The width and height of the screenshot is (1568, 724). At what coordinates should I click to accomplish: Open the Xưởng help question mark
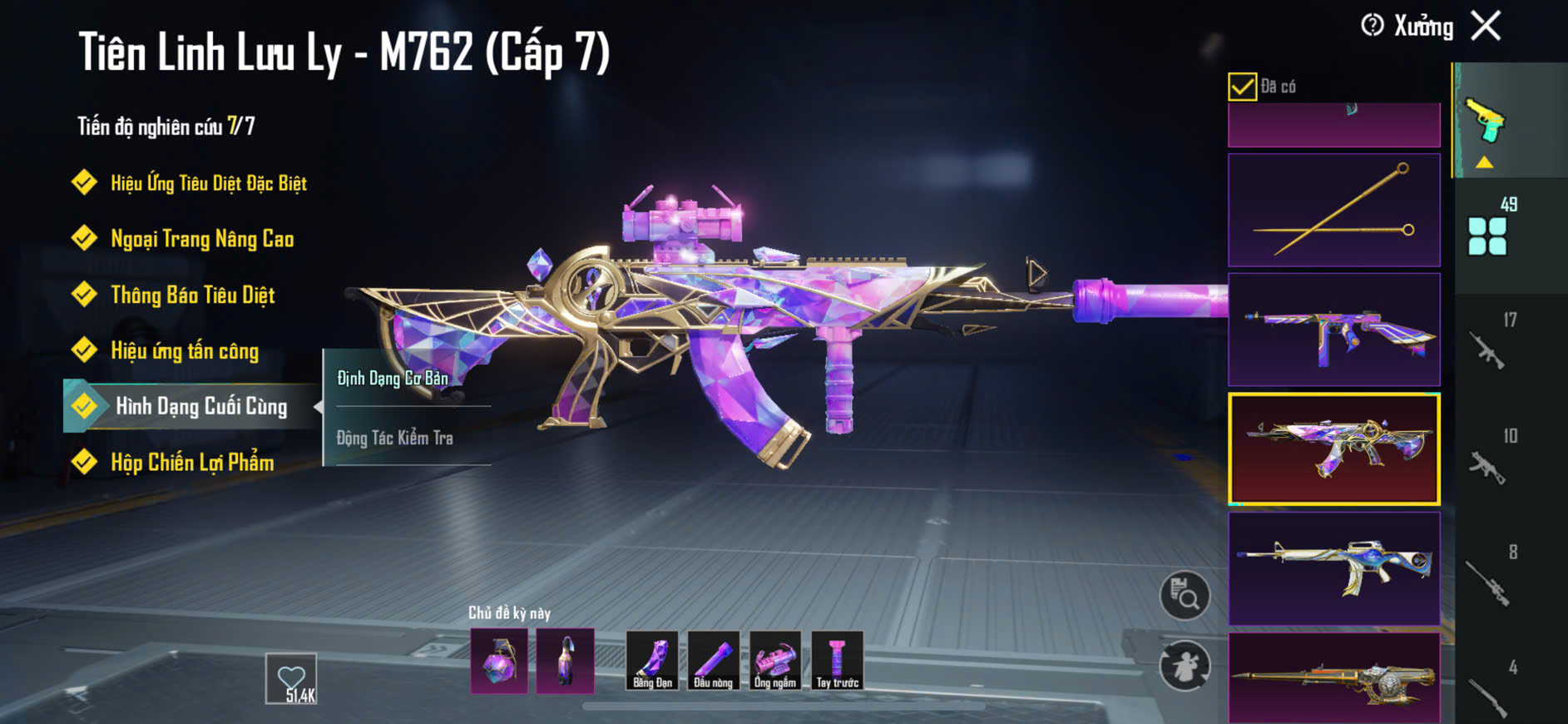coord(1373,26)
